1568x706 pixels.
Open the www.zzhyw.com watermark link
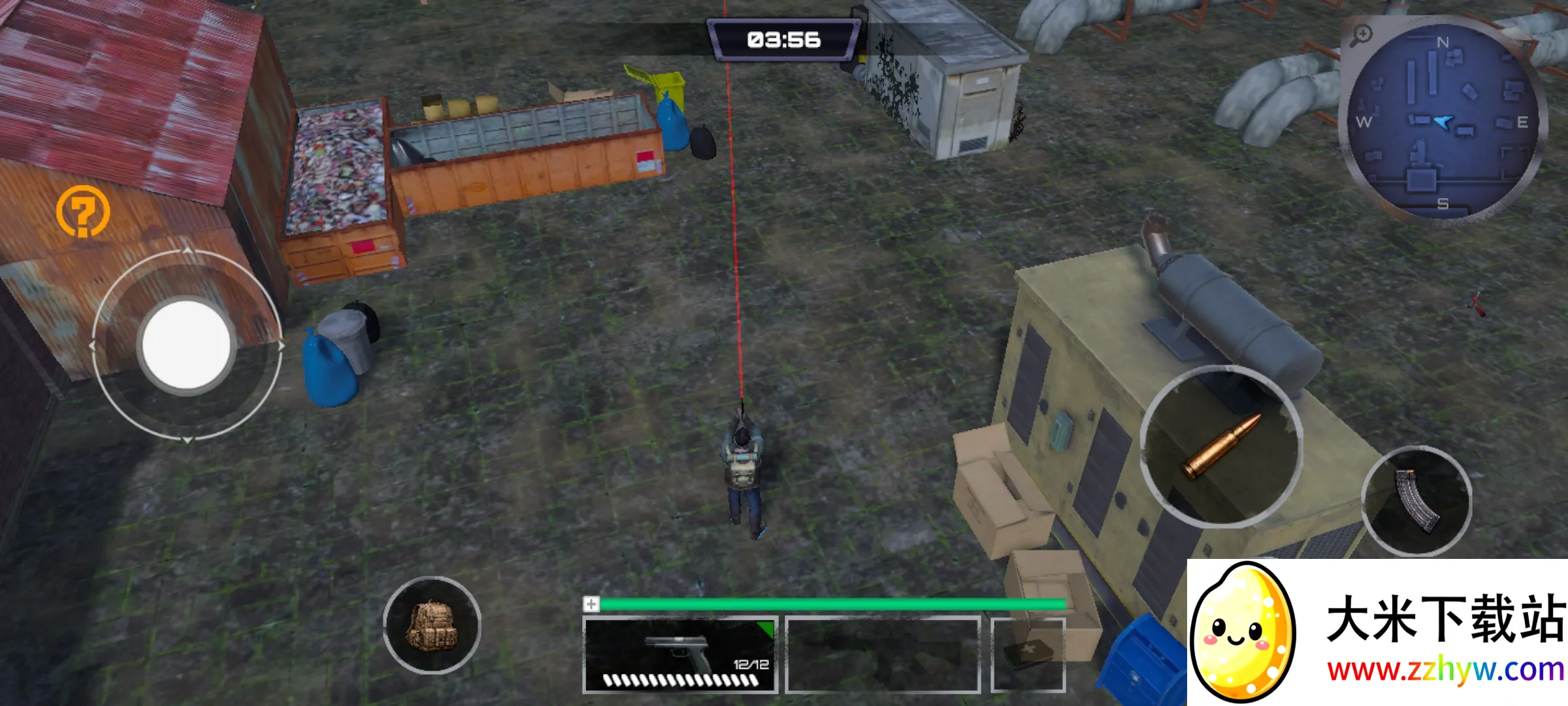(1445, 671)
